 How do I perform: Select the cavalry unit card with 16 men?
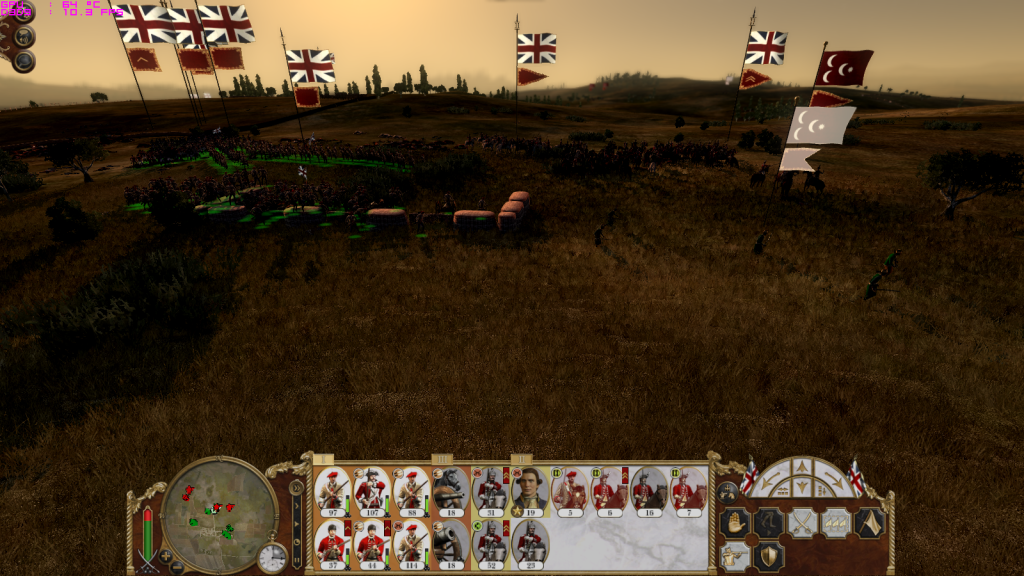point(647,490)
